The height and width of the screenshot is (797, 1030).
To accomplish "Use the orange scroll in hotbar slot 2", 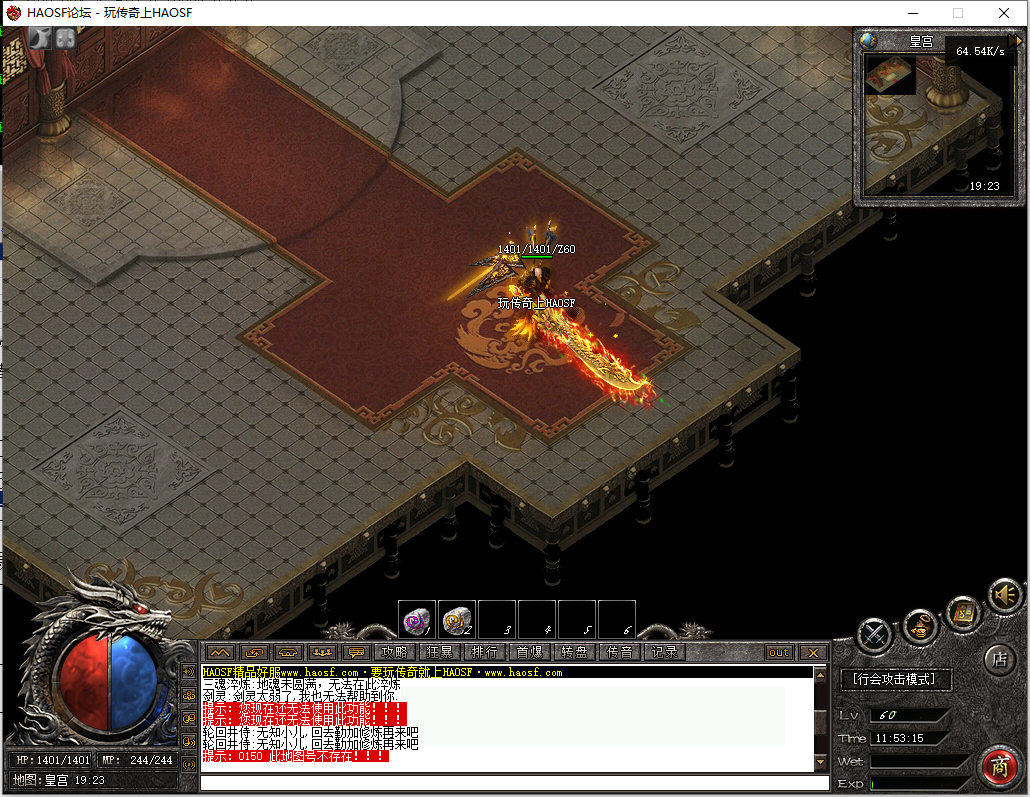I will tap(457, 620).
